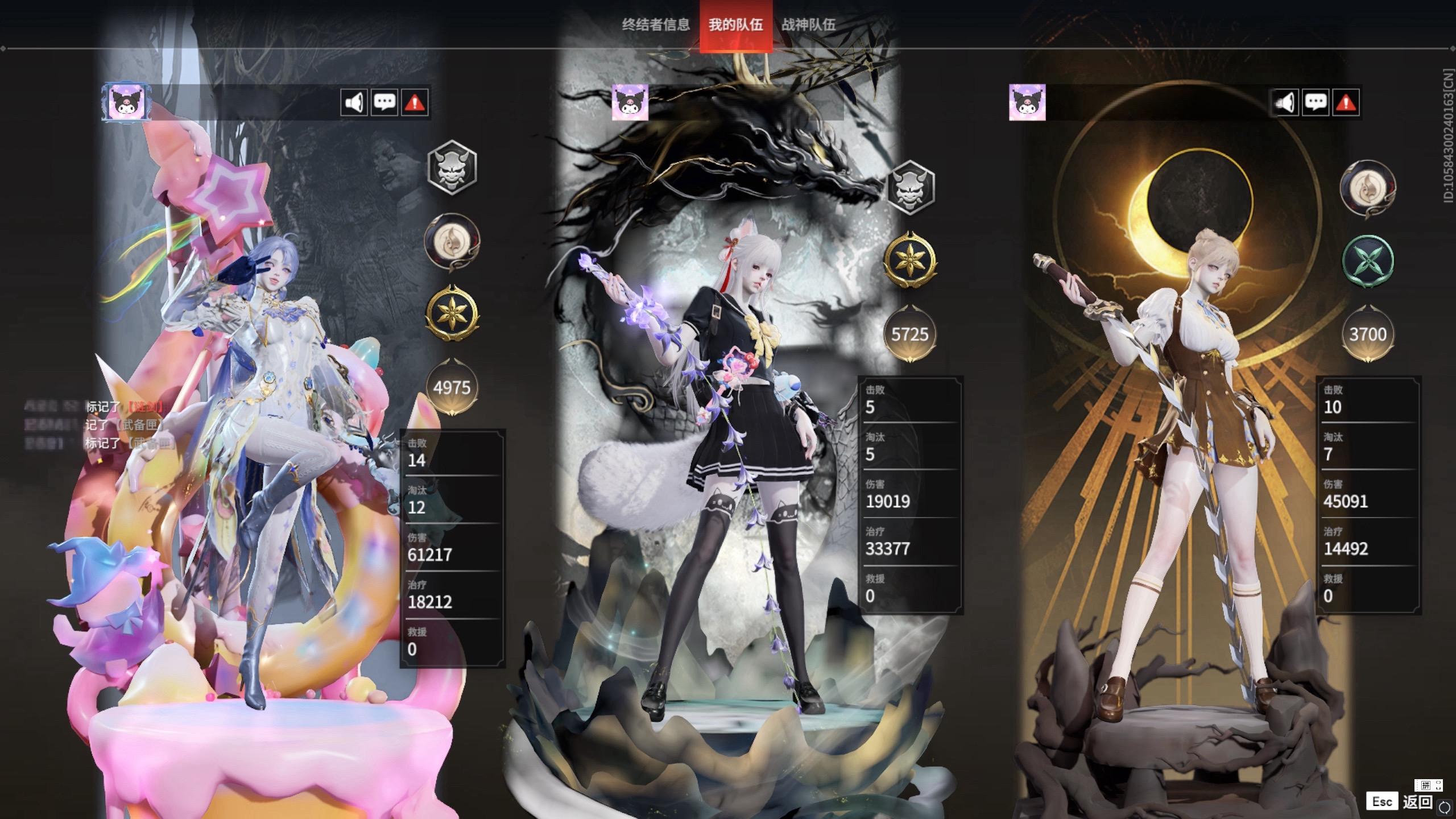
Task: Report the blonde teammate with the warning icon
Action: 1346,103
